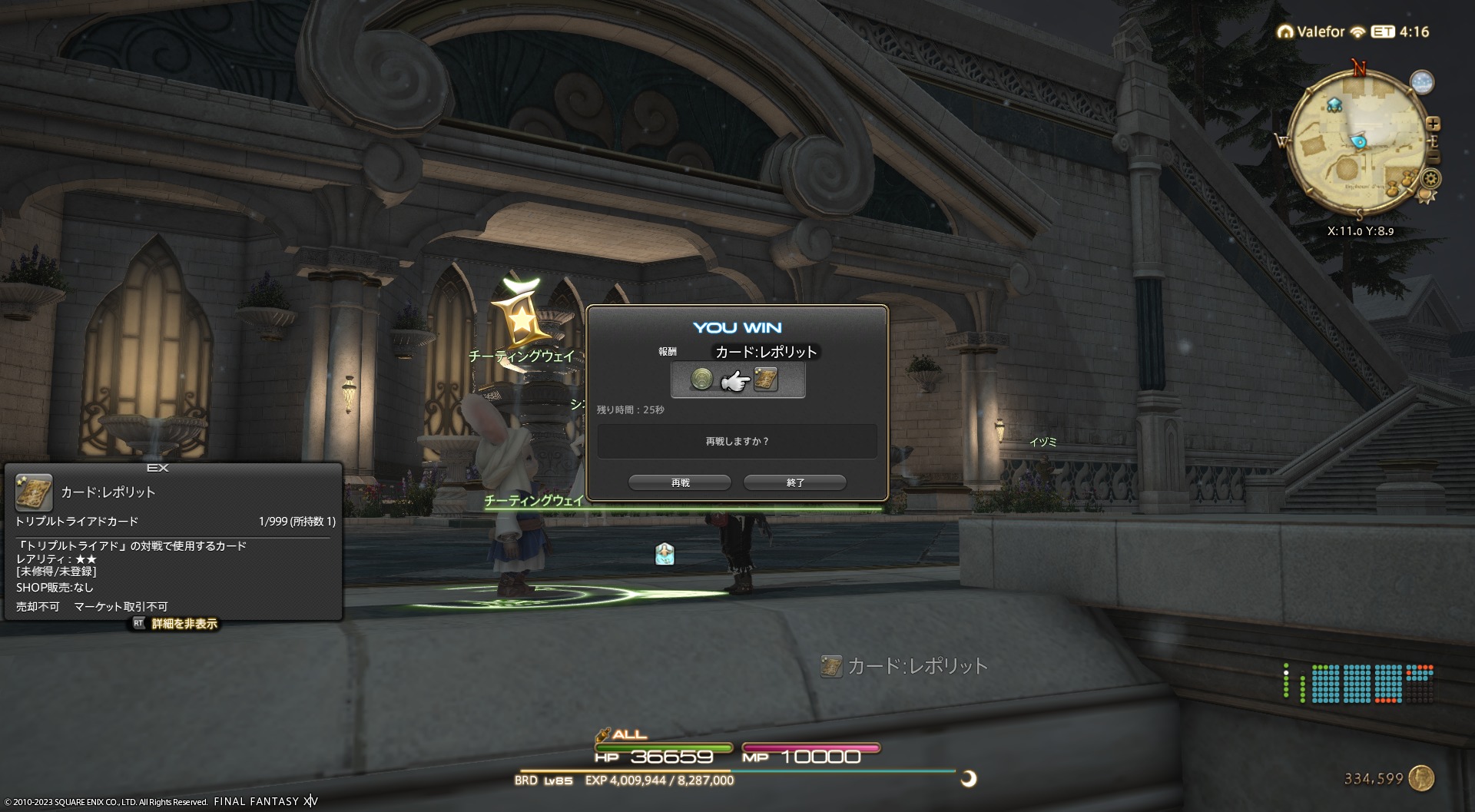
Task: Open the minimap gear settings
Action: click(1430, 179)
